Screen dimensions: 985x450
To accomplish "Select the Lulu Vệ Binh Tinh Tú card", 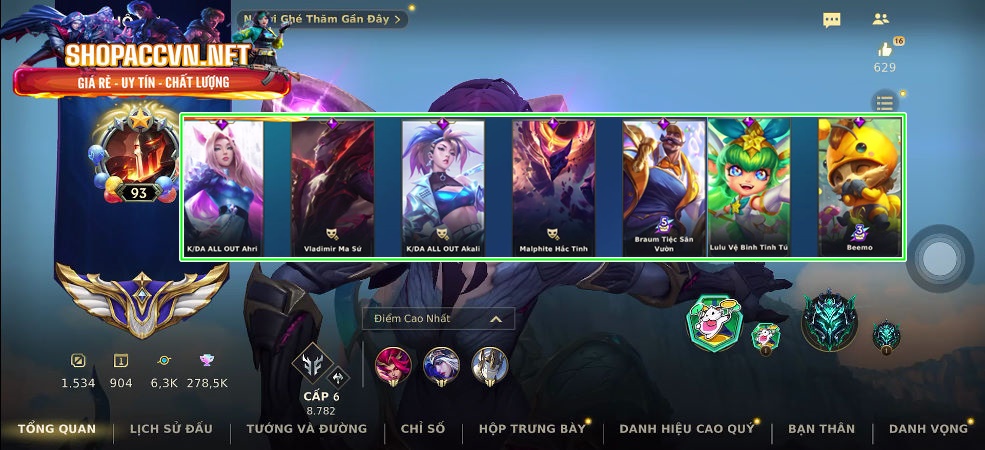I will 749,187.
